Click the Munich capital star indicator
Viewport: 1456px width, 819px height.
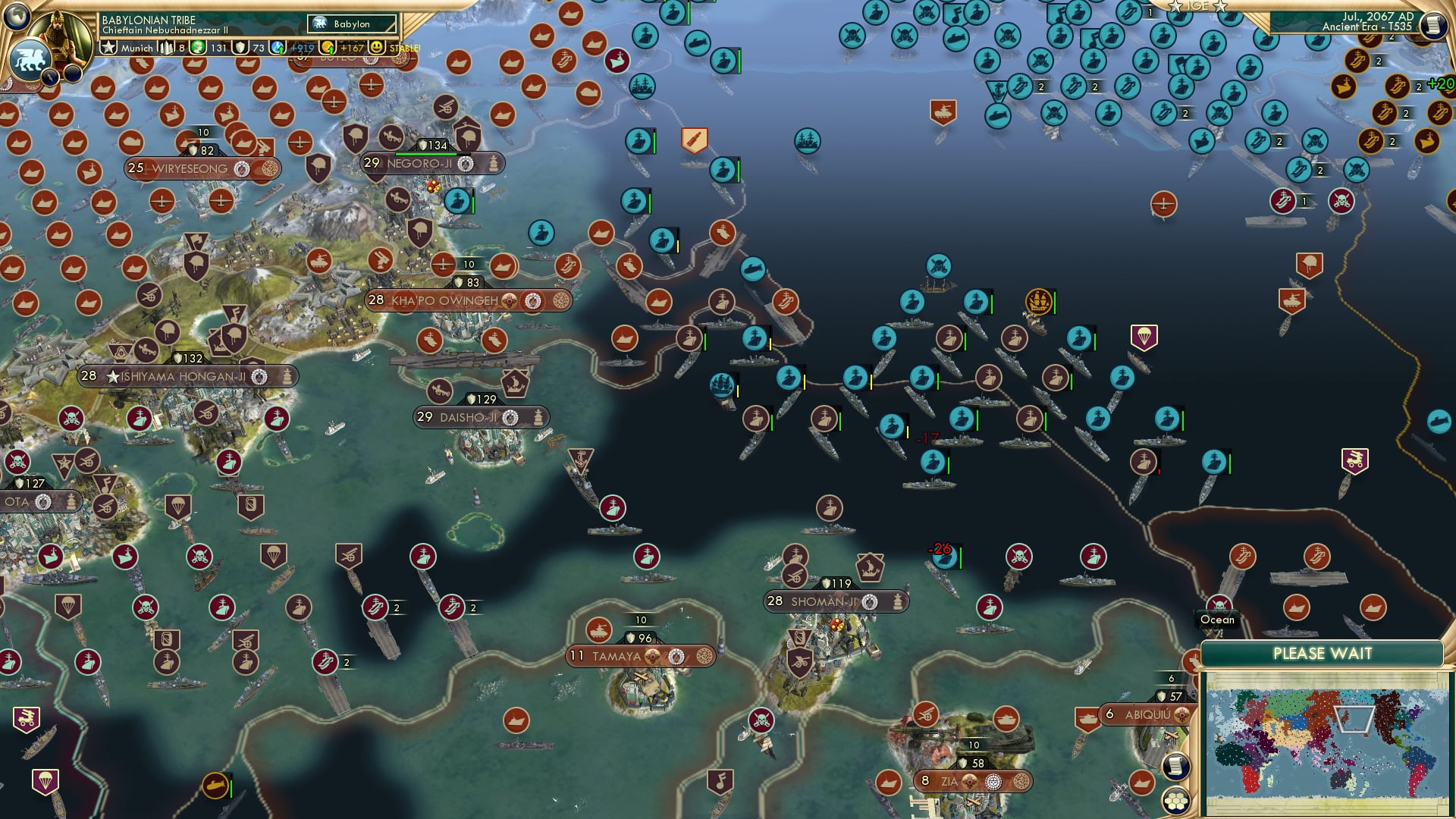(109, 48)
